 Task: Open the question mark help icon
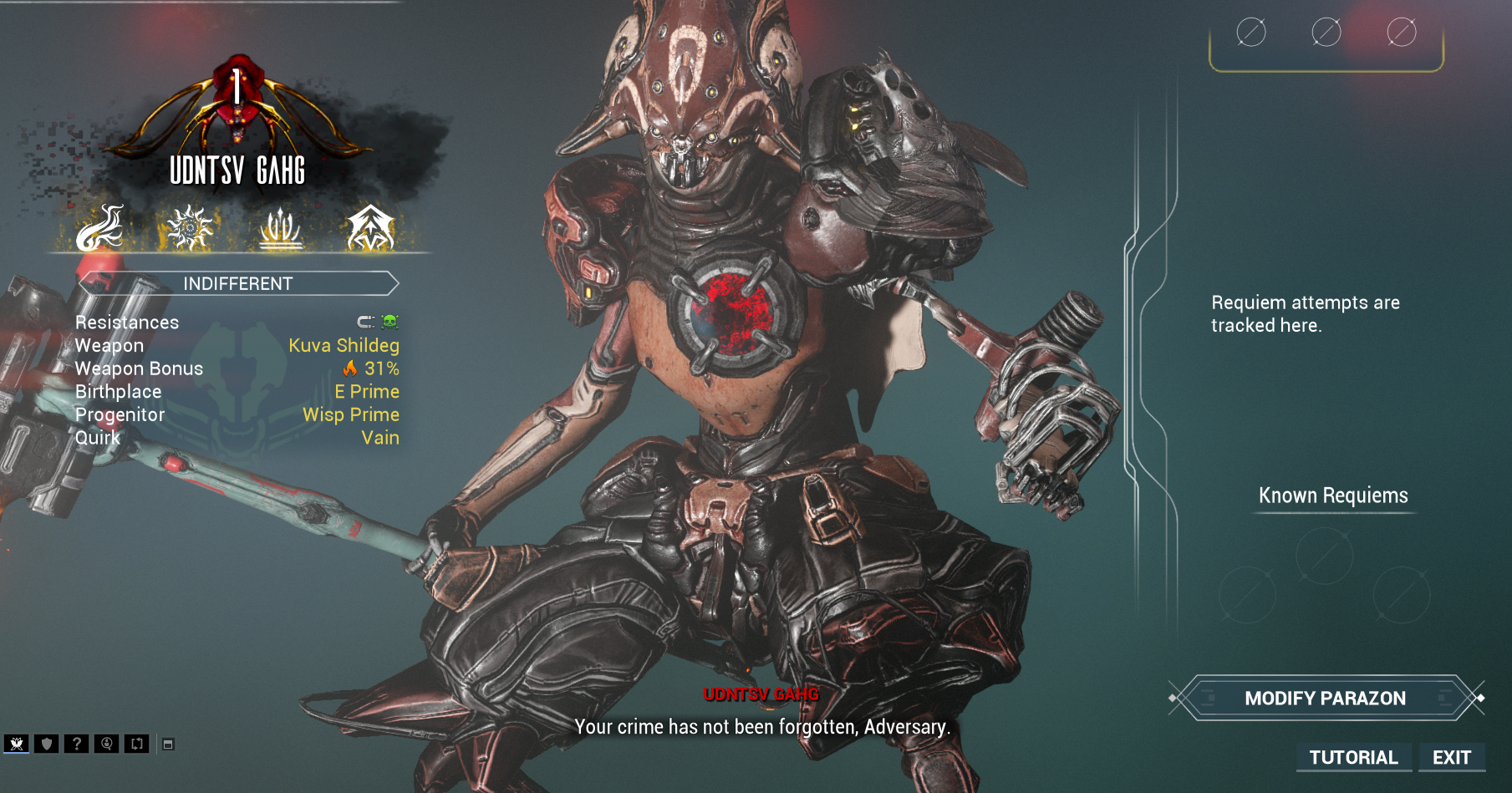77,744
